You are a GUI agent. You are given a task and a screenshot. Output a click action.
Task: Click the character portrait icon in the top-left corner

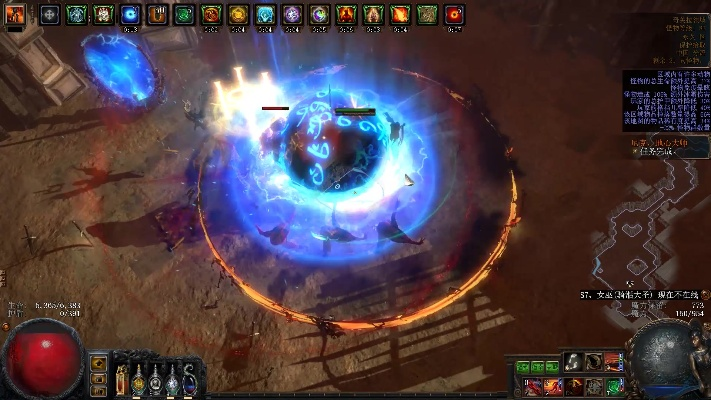click(x=16, y=14)
